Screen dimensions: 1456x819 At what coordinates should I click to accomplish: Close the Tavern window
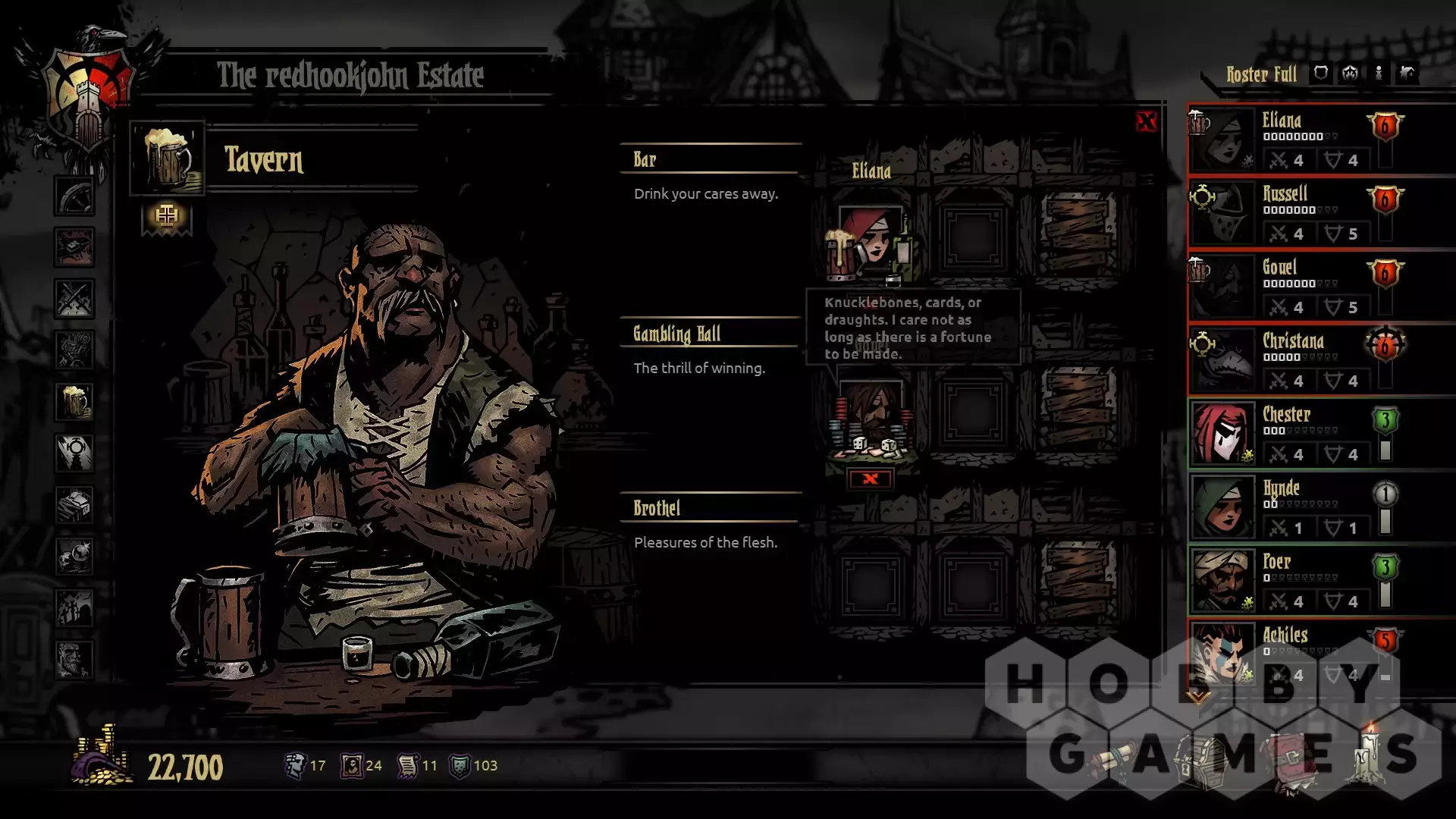pos(1146,121)
